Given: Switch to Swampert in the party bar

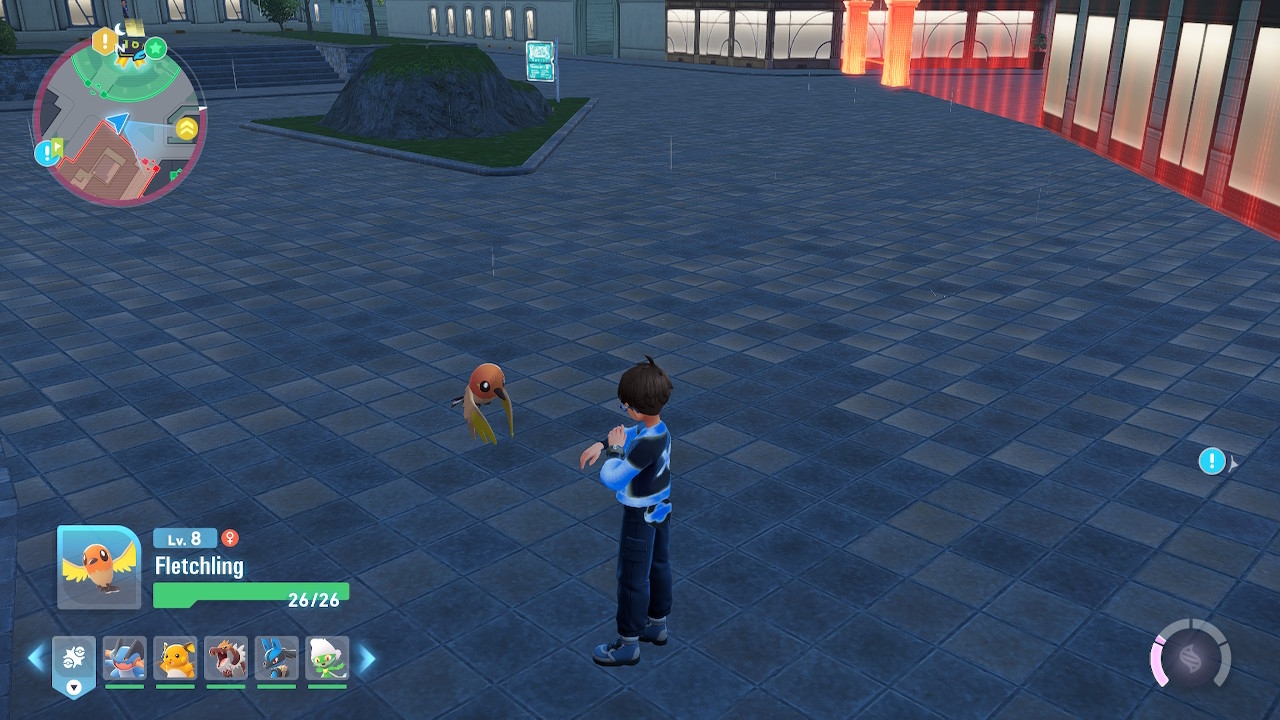Looking at the screenshot, I should (125, 659).
